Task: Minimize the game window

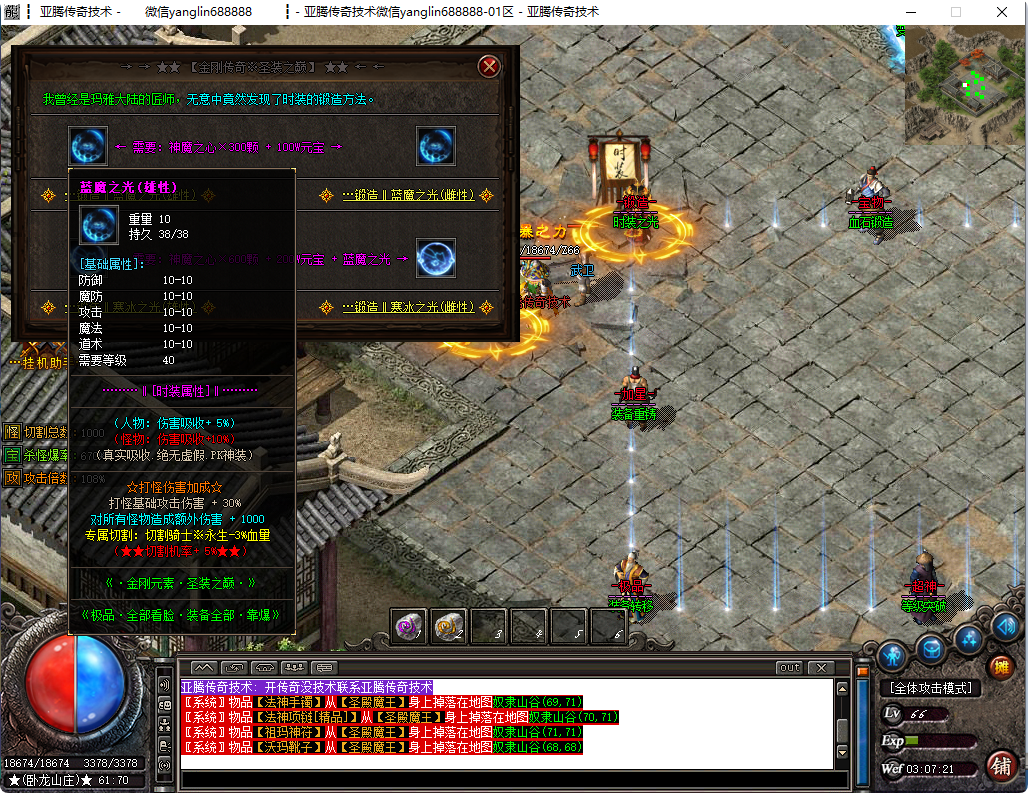Action: [x=909, y=12]
